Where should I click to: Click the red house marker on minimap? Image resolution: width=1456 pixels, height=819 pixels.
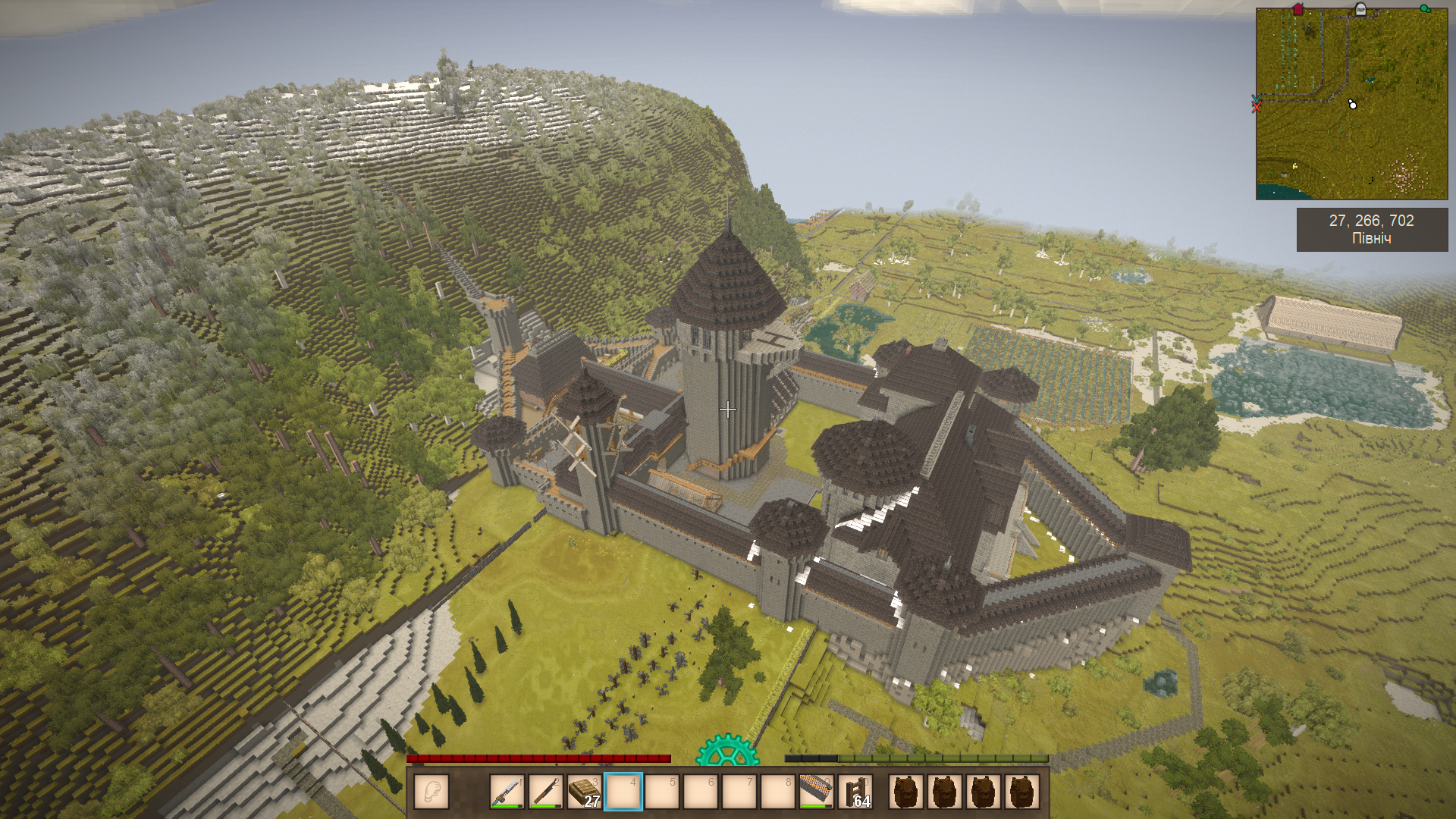[x=1298, y=10]
